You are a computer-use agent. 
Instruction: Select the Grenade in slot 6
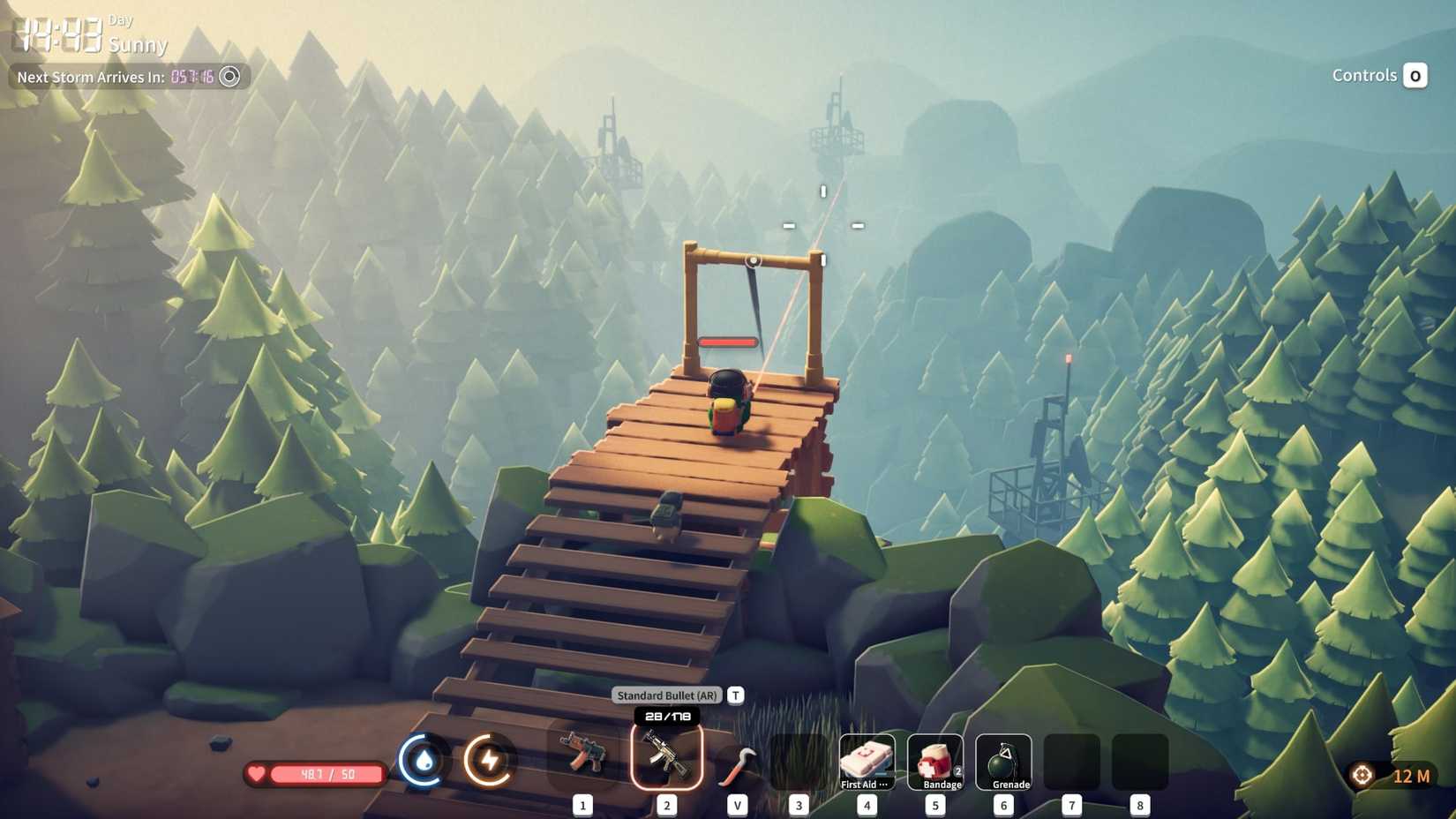[1003, 760]
